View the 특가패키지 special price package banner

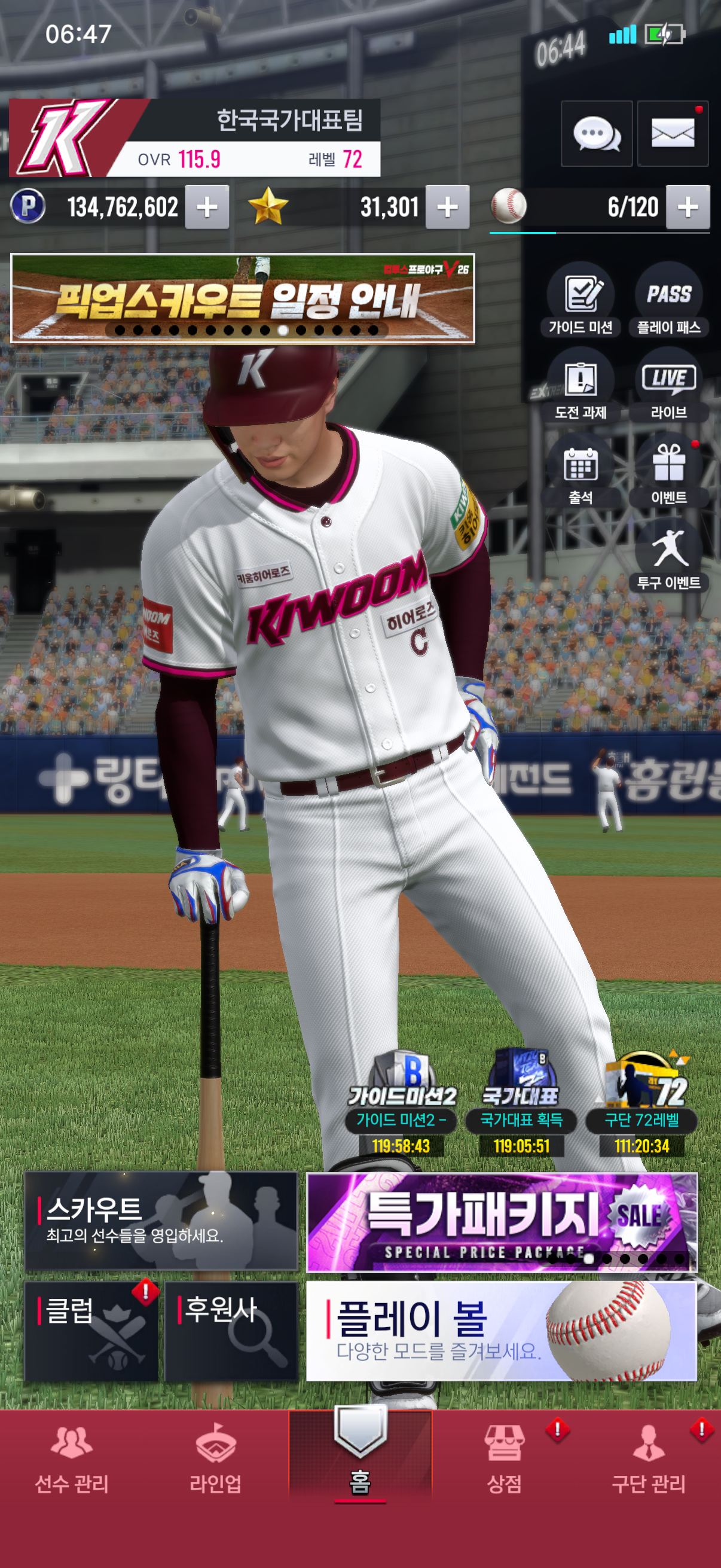(501, 1222)
